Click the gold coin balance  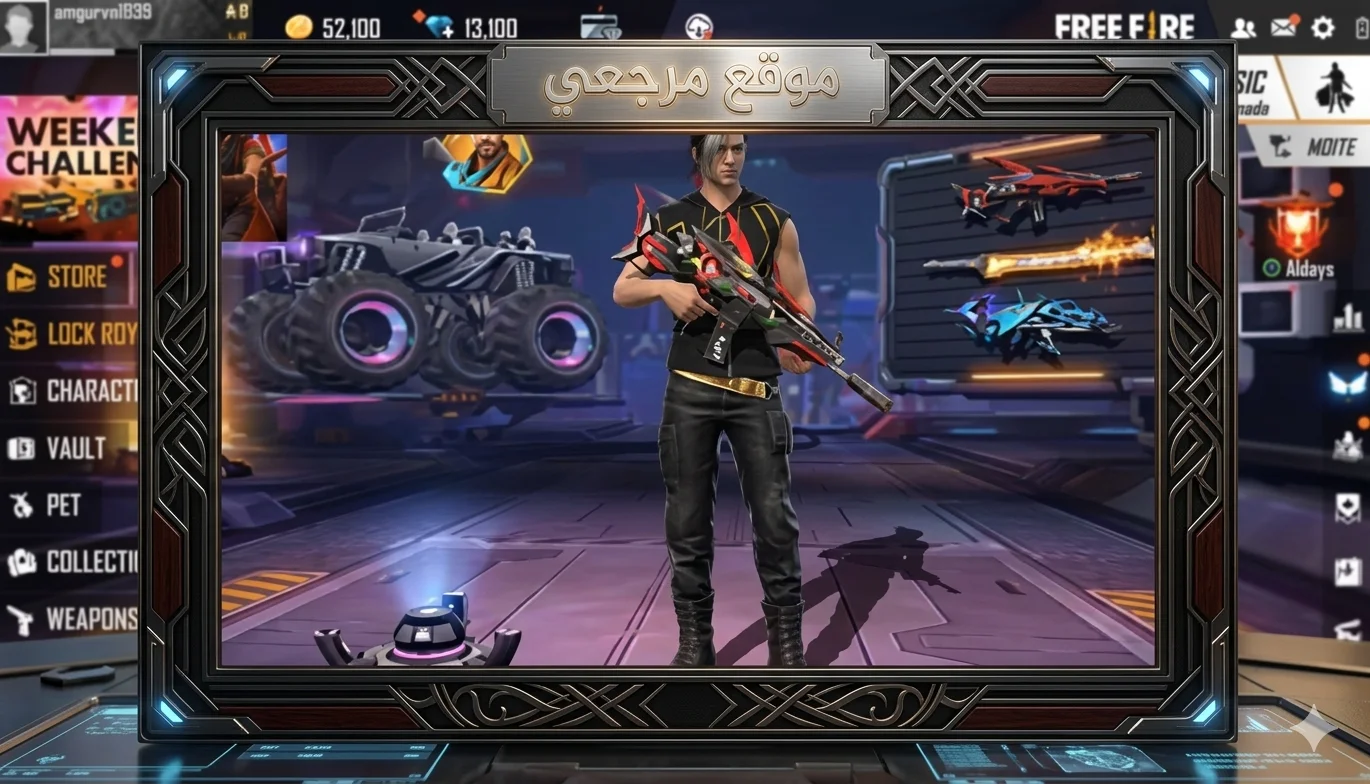click(332, 27)
